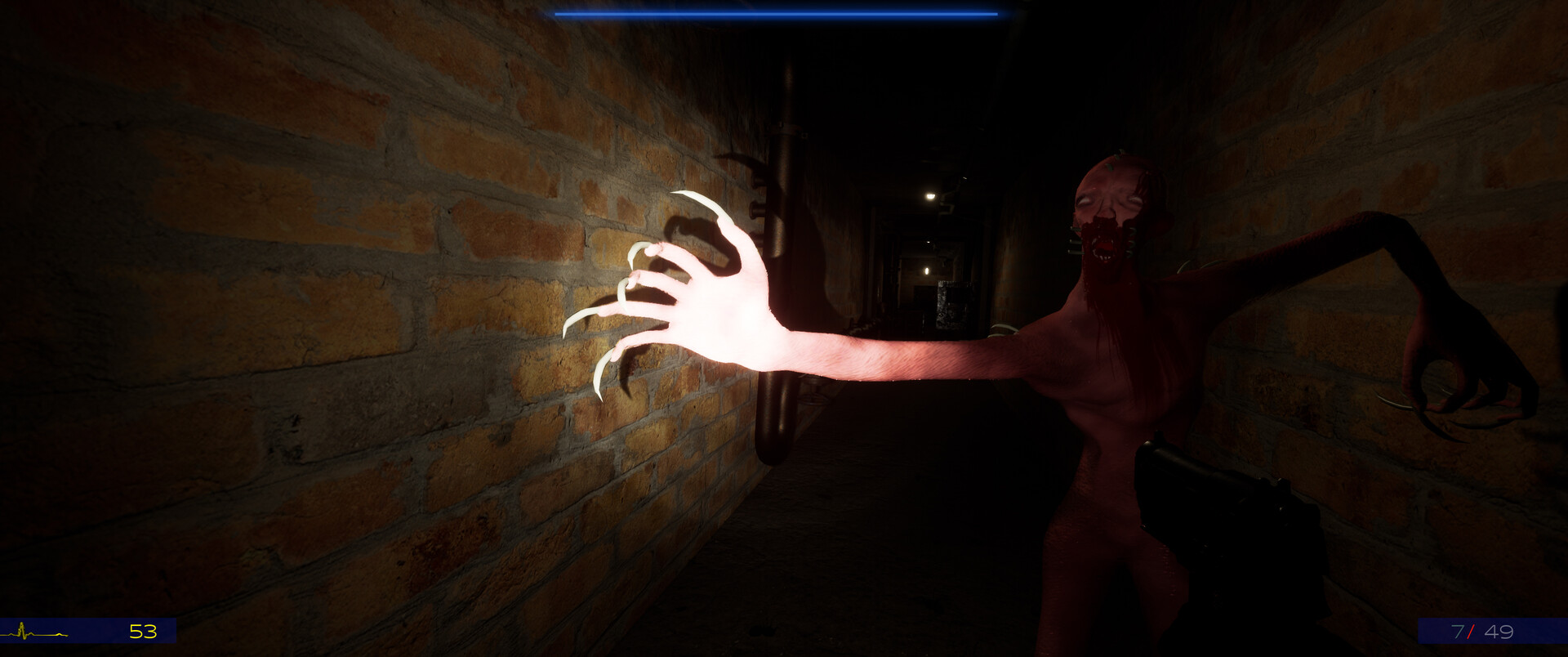Click the blue stamina bar at top
The height and width of the screenshot is (657, 1568).
(x=776, y=13)
